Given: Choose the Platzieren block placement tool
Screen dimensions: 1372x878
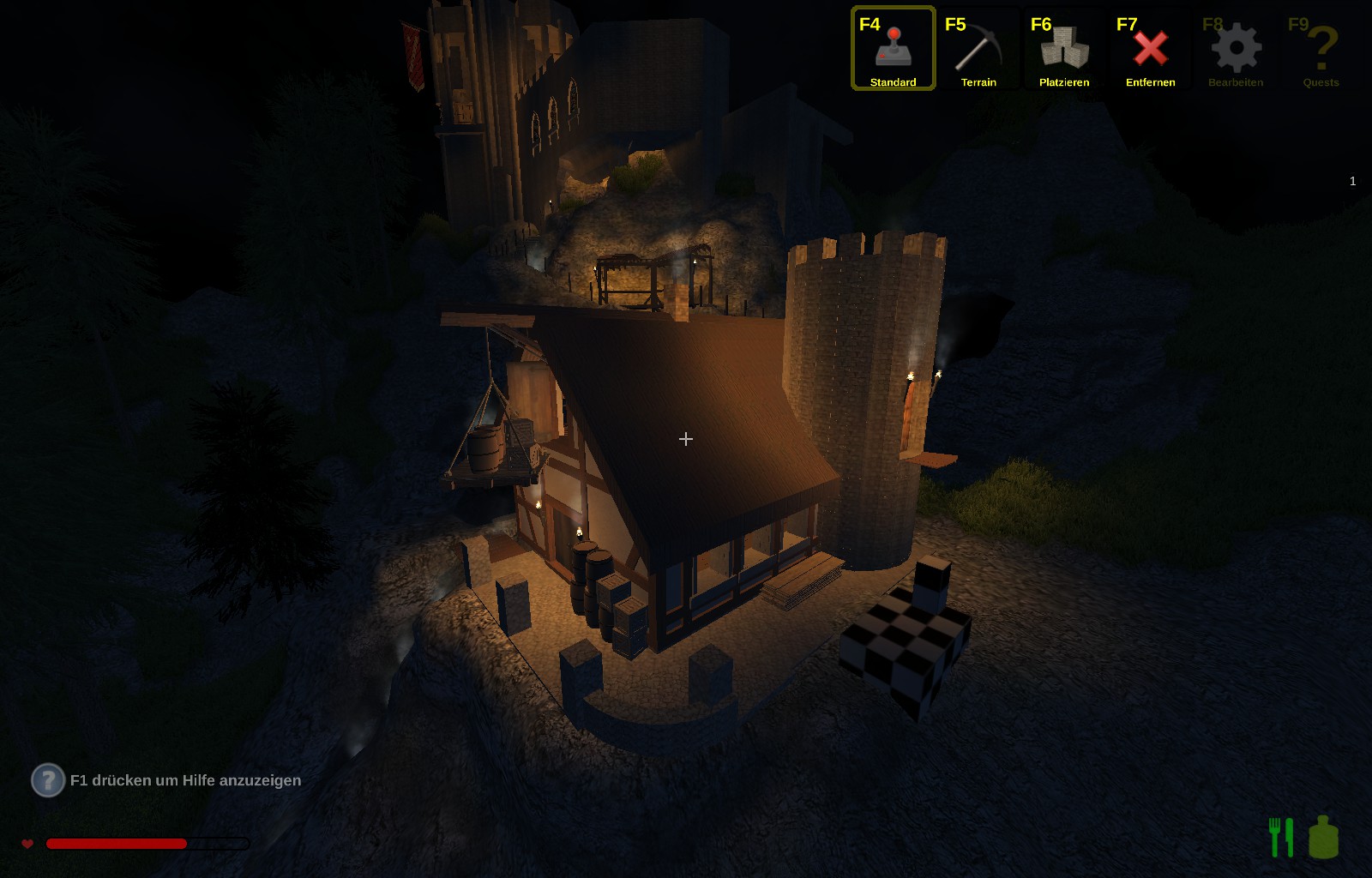Looking at the screenshot, I should click(1064, 49).
